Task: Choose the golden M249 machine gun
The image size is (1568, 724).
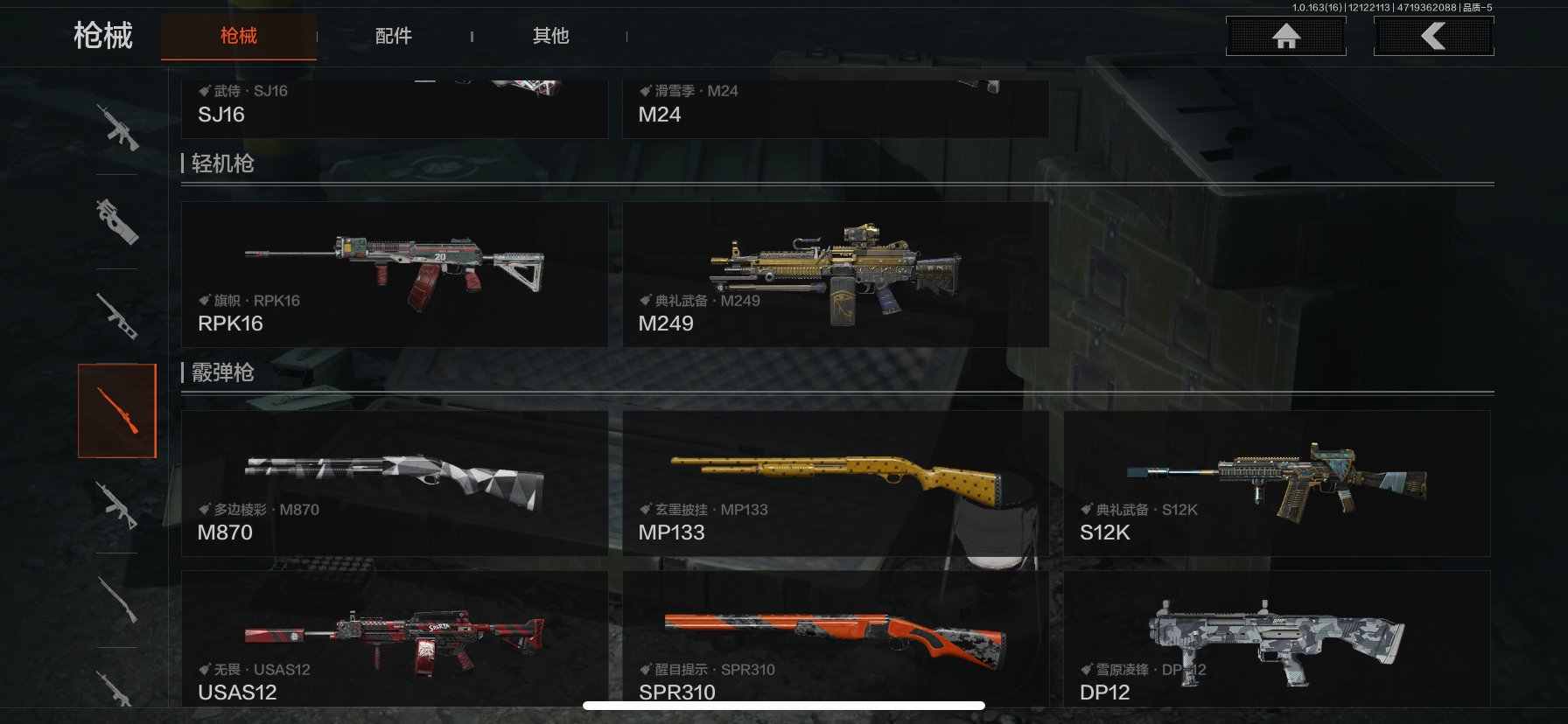Action: point(835,274)
